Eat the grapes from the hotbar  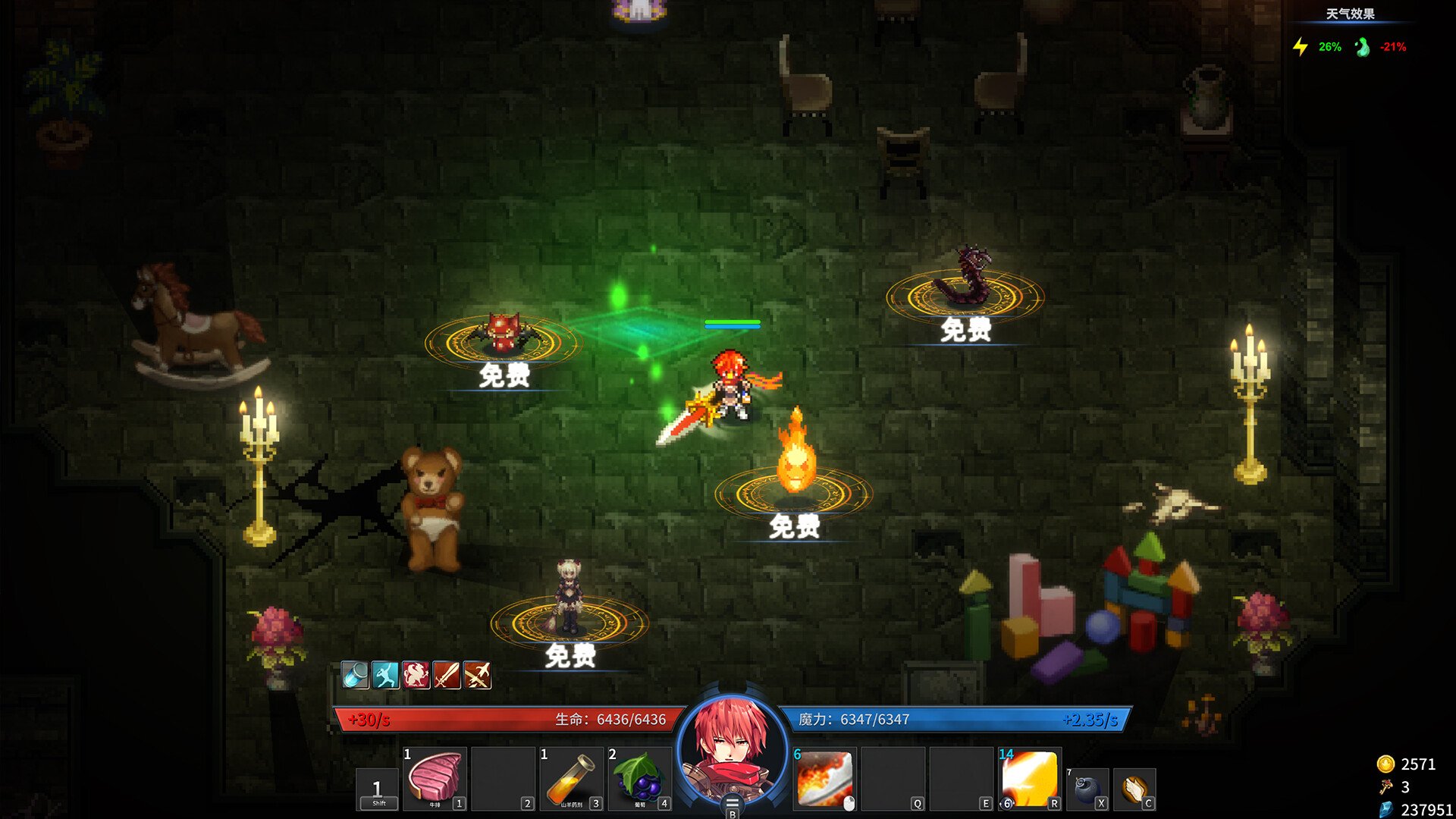coord(639,778)
